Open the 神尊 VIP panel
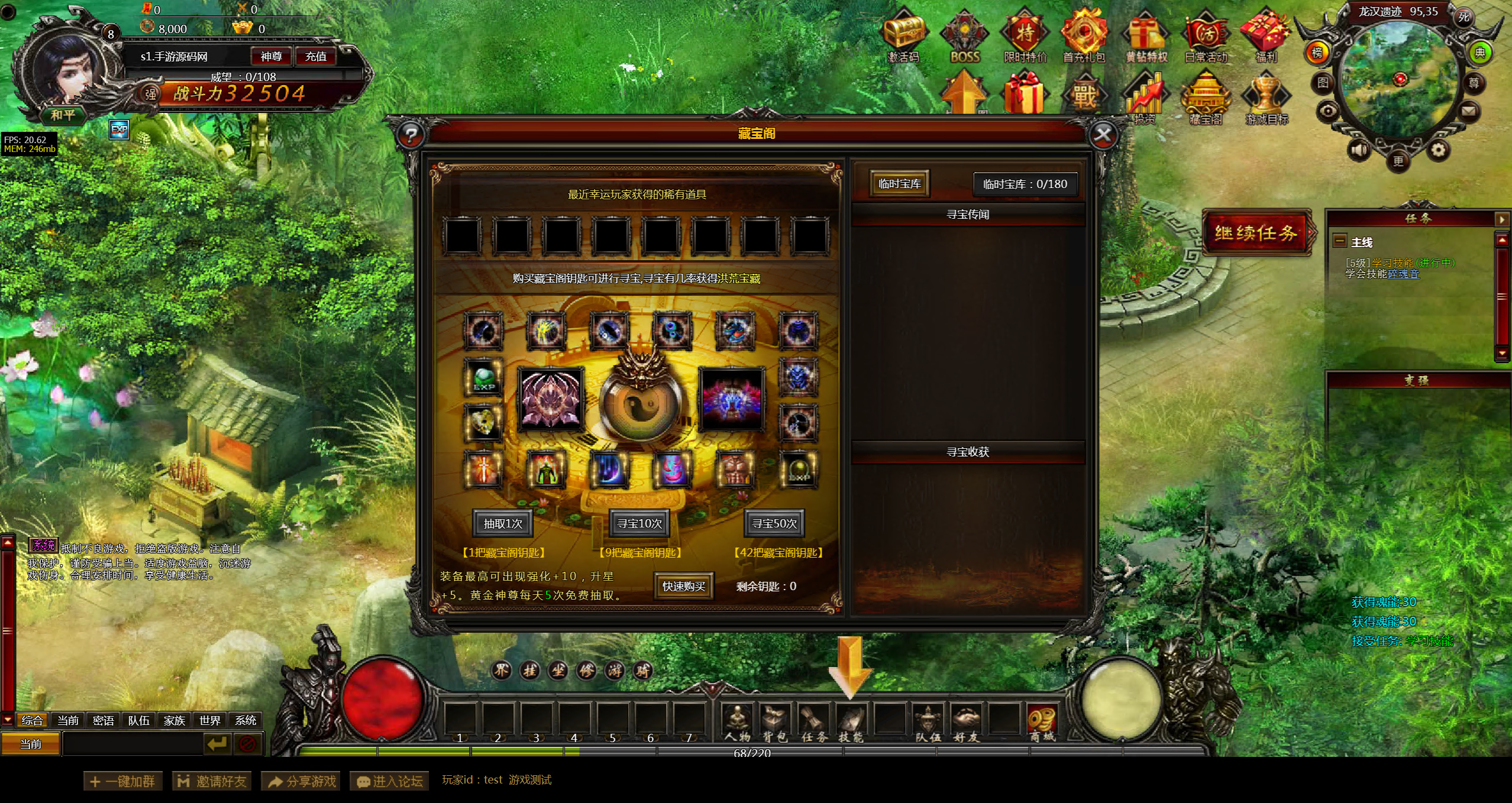 click(271, 56)
